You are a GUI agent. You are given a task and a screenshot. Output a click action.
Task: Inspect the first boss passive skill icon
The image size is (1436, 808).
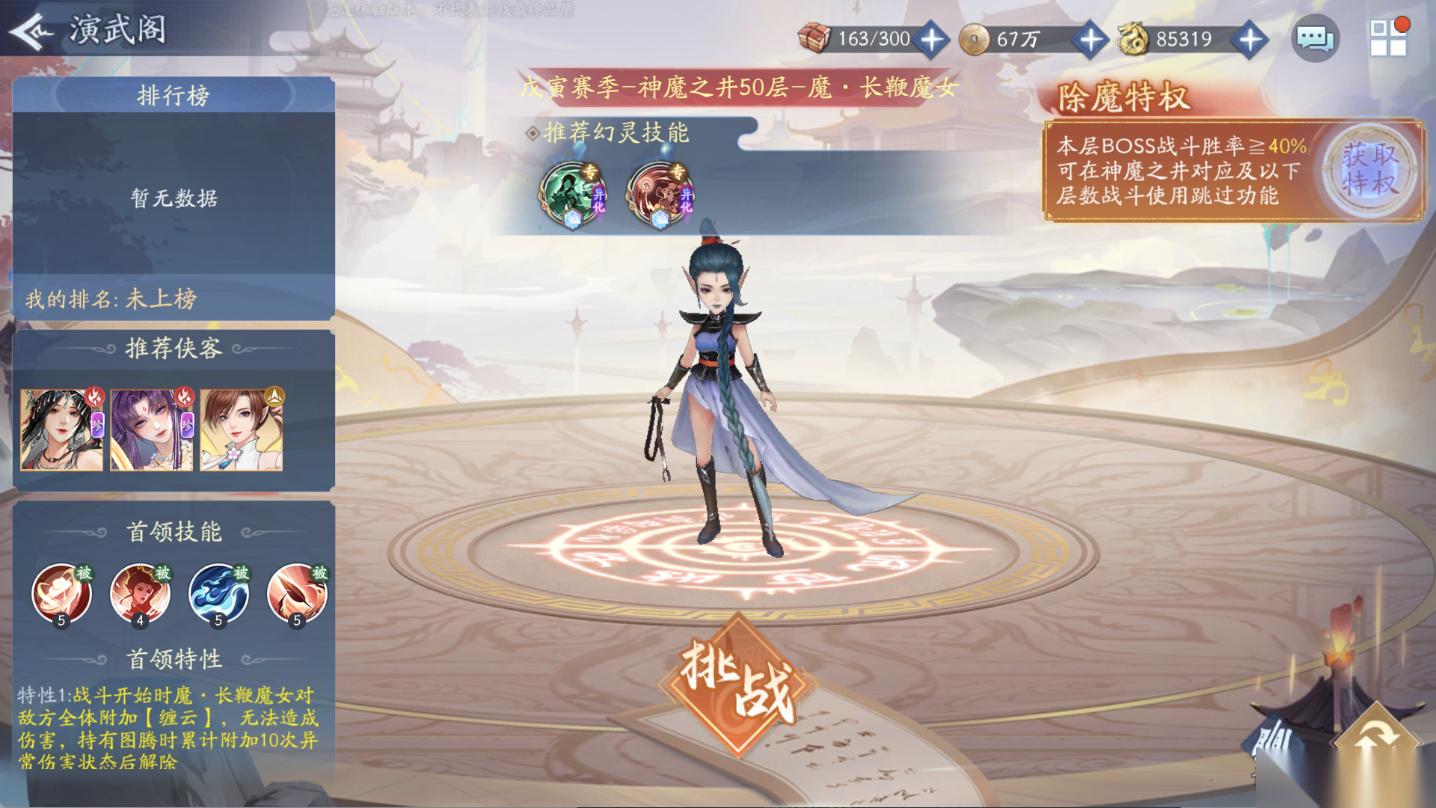62,592
